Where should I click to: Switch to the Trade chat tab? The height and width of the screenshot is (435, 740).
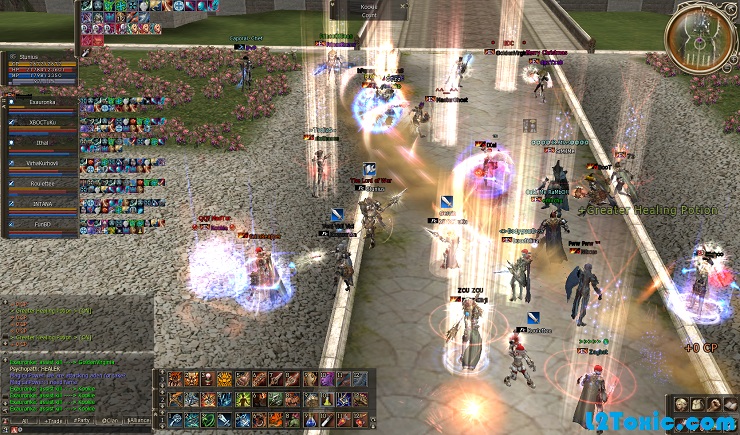(53, 423)
